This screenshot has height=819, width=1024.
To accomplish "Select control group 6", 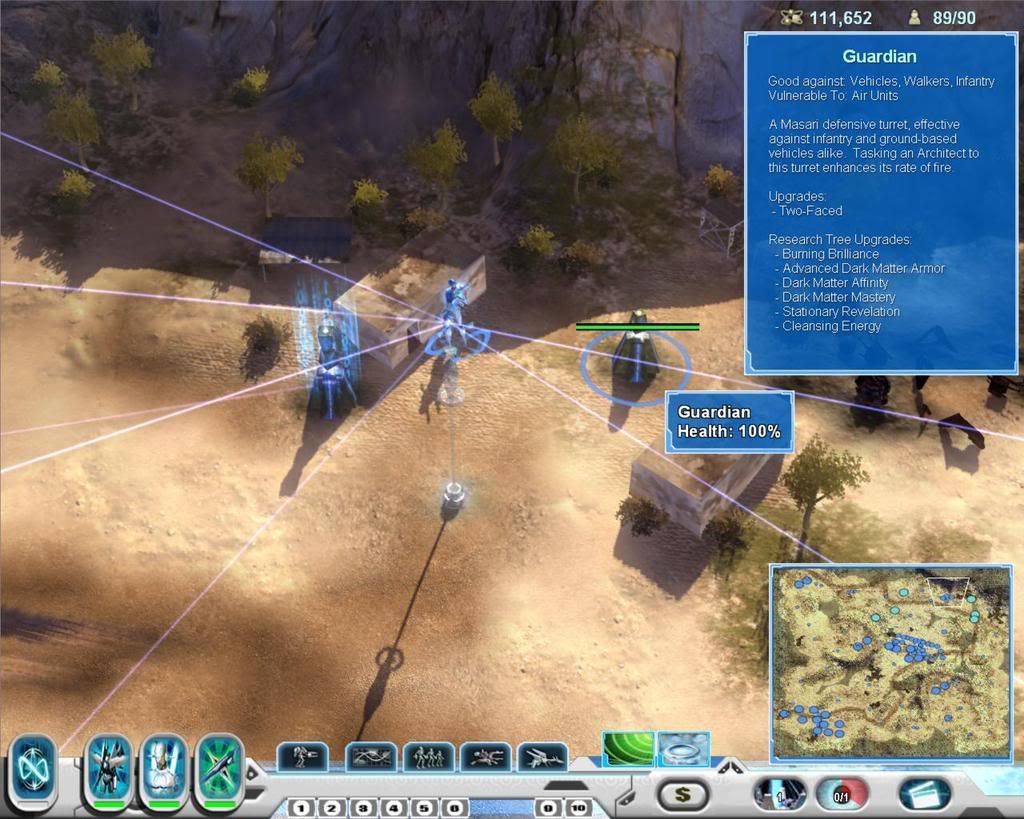I will 454,807.
